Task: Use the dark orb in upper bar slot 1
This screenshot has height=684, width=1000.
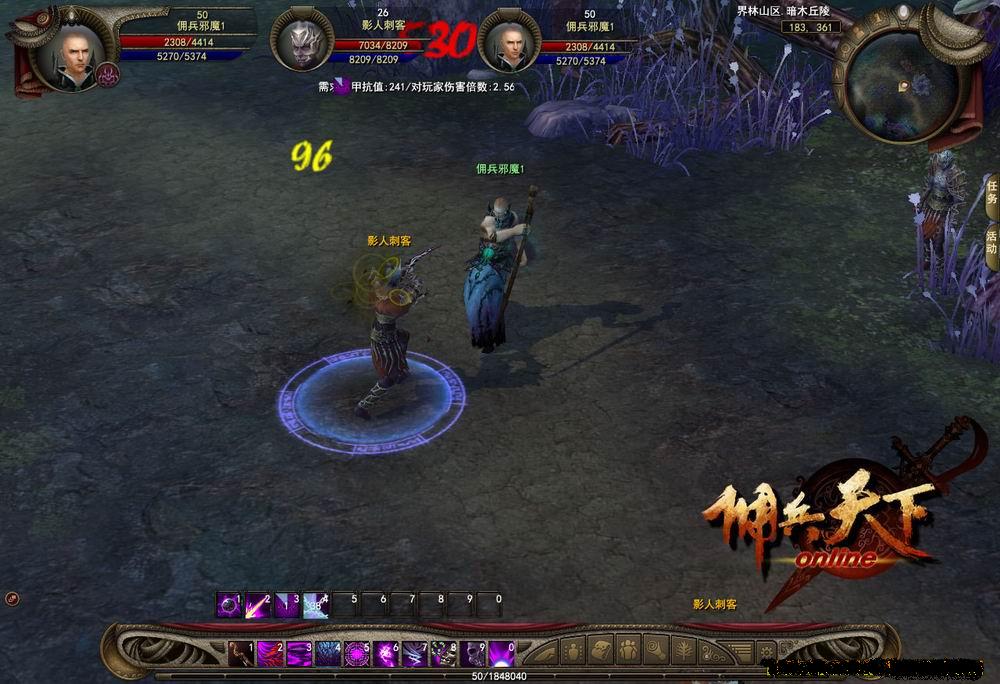Action: [230, 606]
